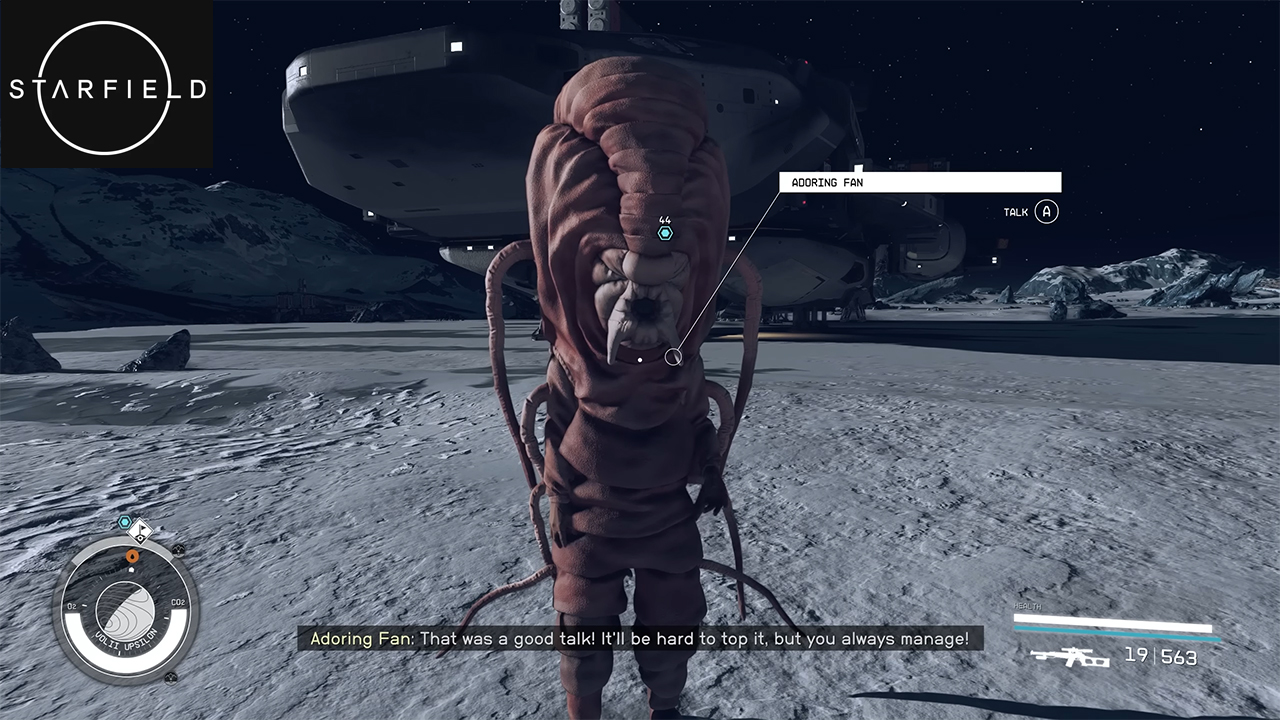The width and height of the screenshot is (1280, 720).
Task: Select the Adoring Fan name label
Action: click(919, 182)
